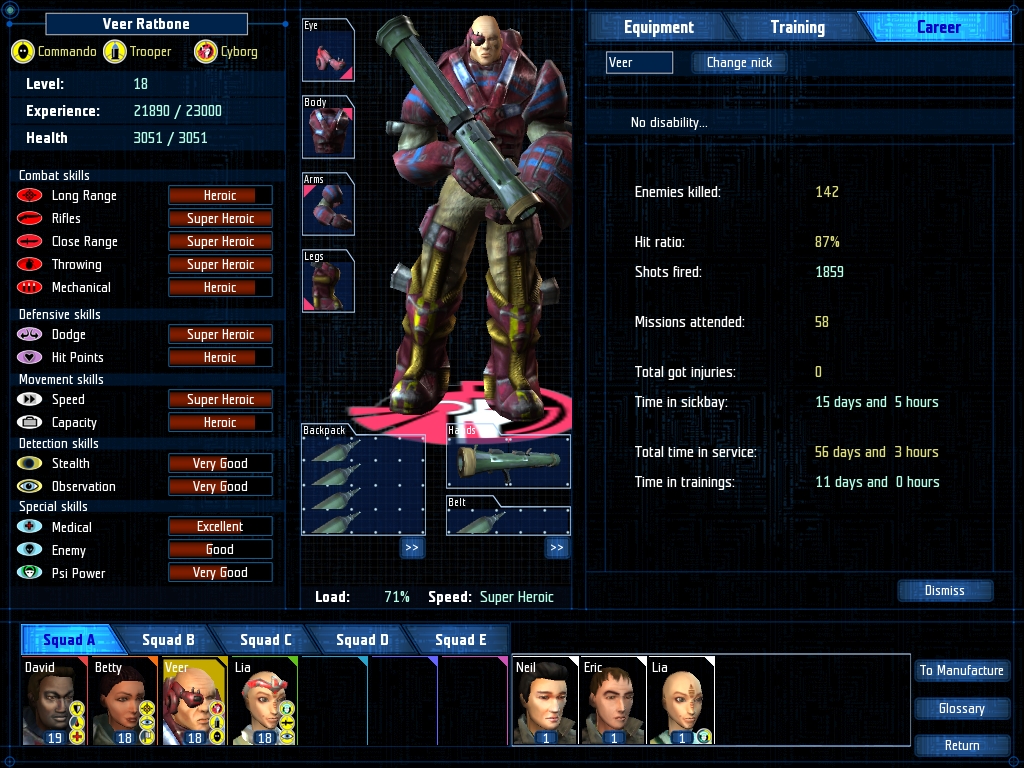
Task: Click the Change nick button
Action: pos(739,62)
